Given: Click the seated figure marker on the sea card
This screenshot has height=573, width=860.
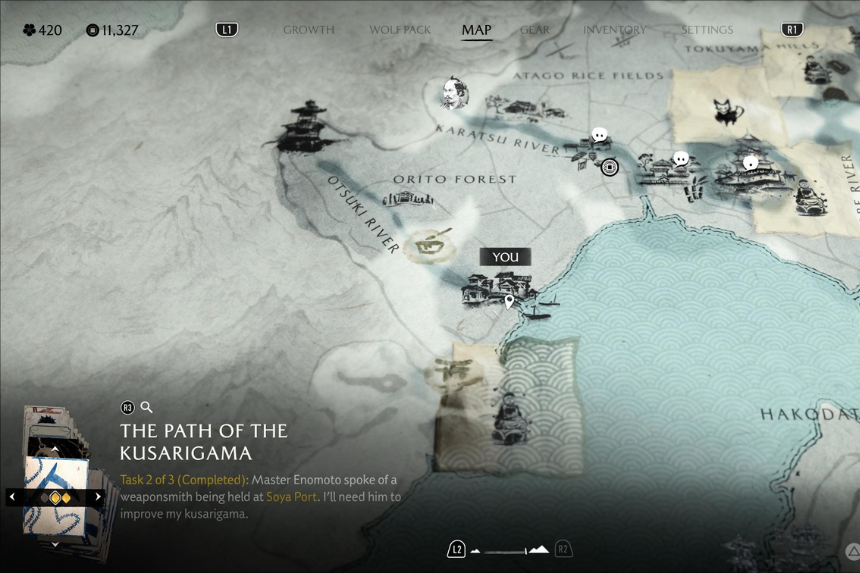Looking at the screenshot, I should click(507, 420).
